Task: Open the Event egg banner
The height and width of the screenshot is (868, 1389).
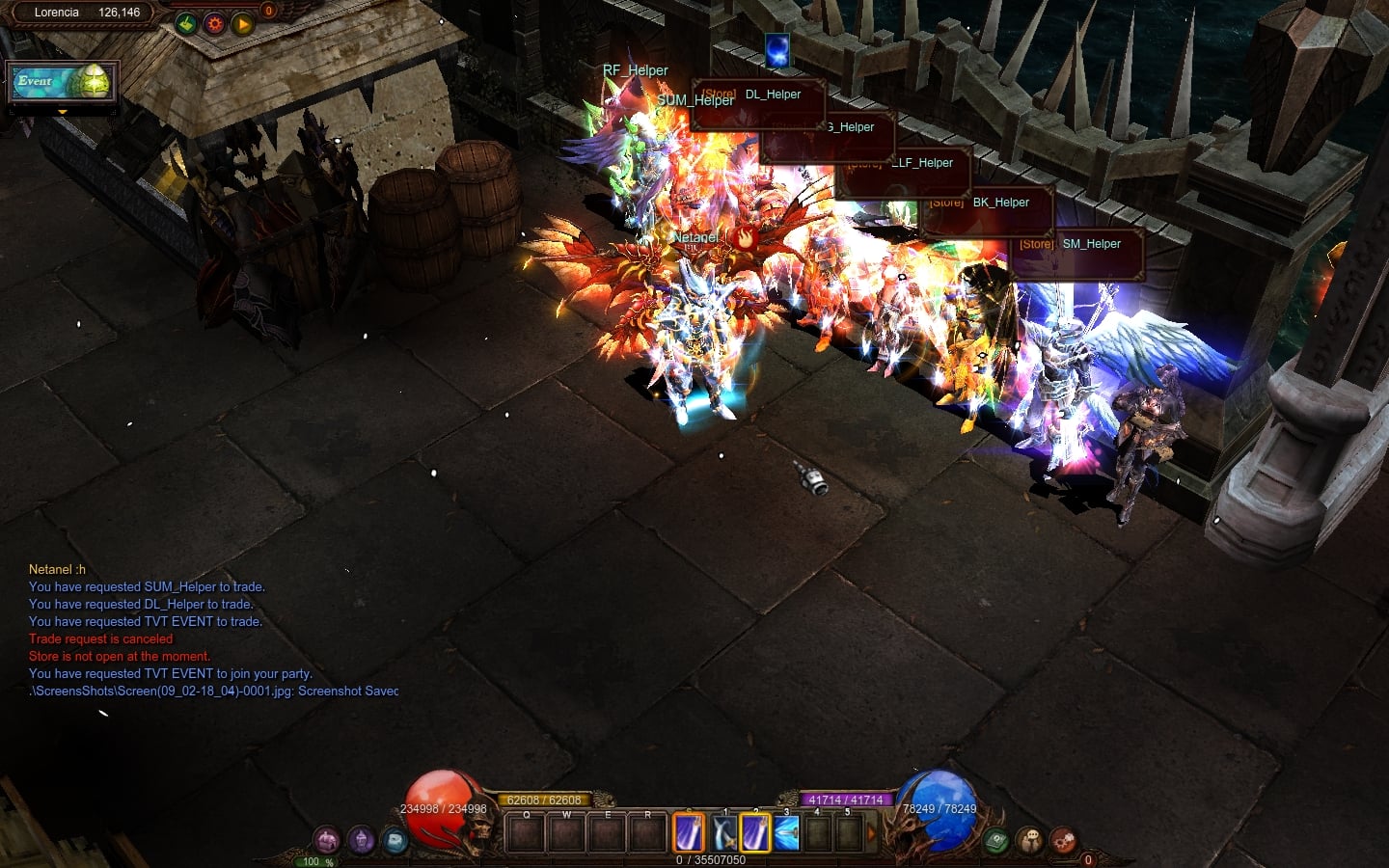Action: pyautogui.click(x=63, y=83)
